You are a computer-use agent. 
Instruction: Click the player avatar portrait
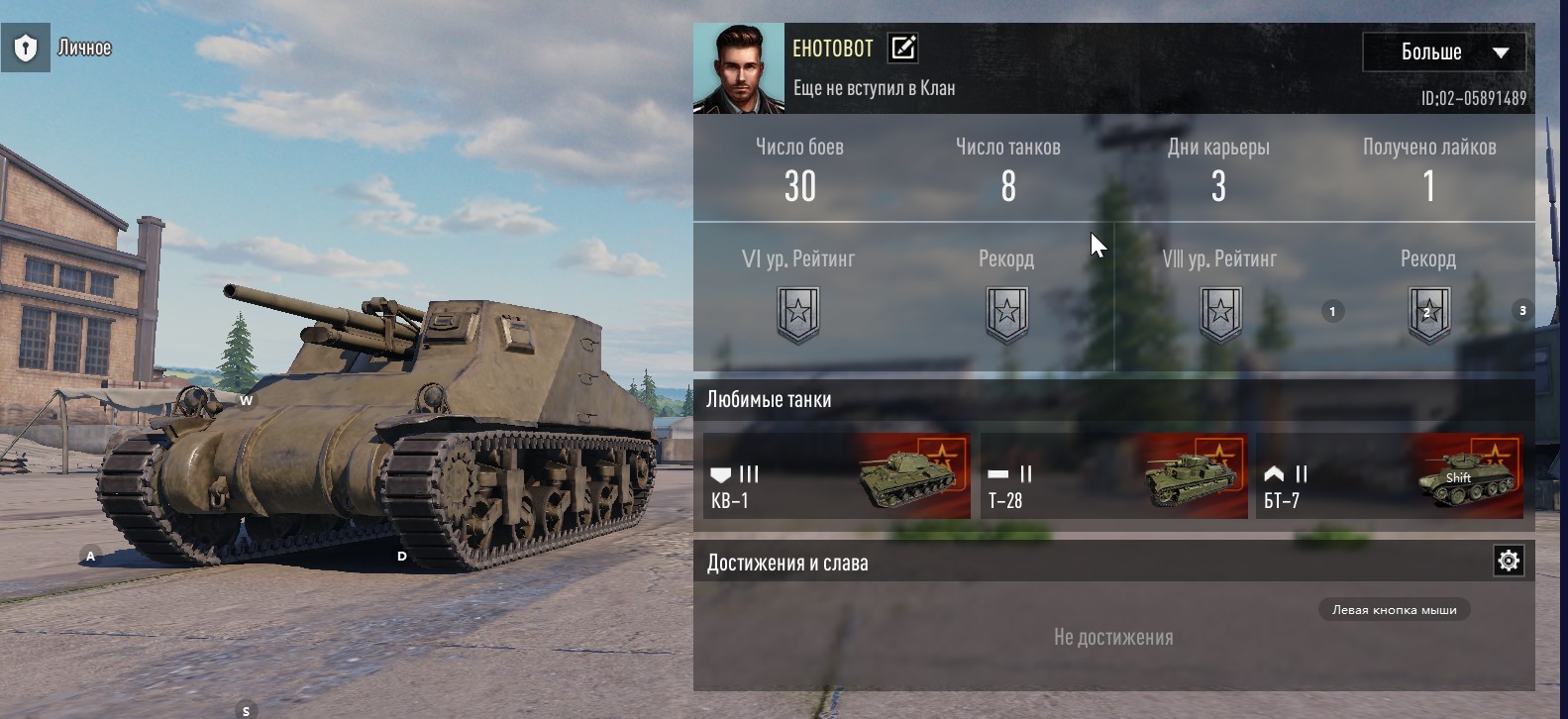(x=738, y=68)
